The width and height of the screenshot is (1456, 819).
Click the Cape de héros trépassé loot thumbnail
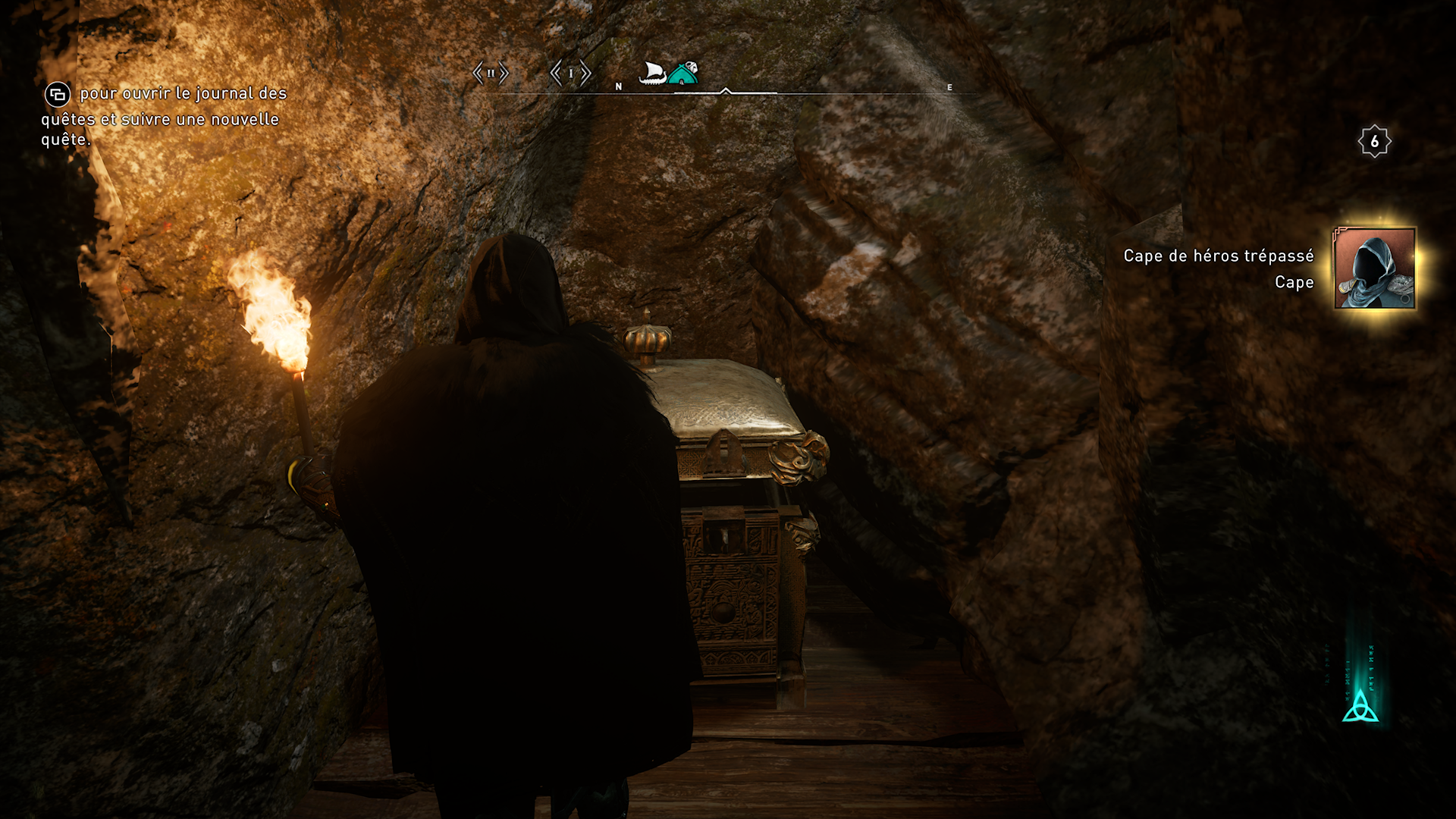click(1374, 268)
